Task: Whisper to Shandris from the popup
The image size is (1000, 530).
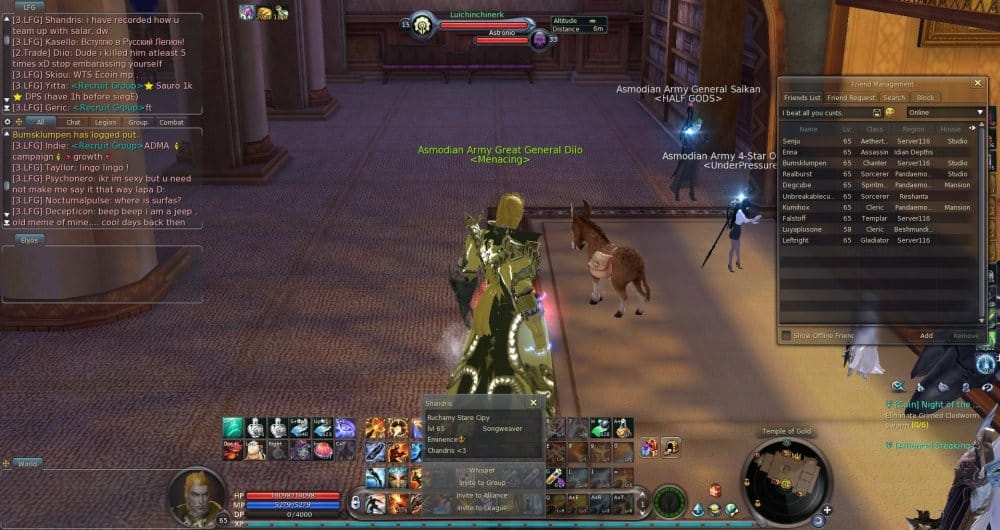Action: pyautogui.click(x=482, y=469)
